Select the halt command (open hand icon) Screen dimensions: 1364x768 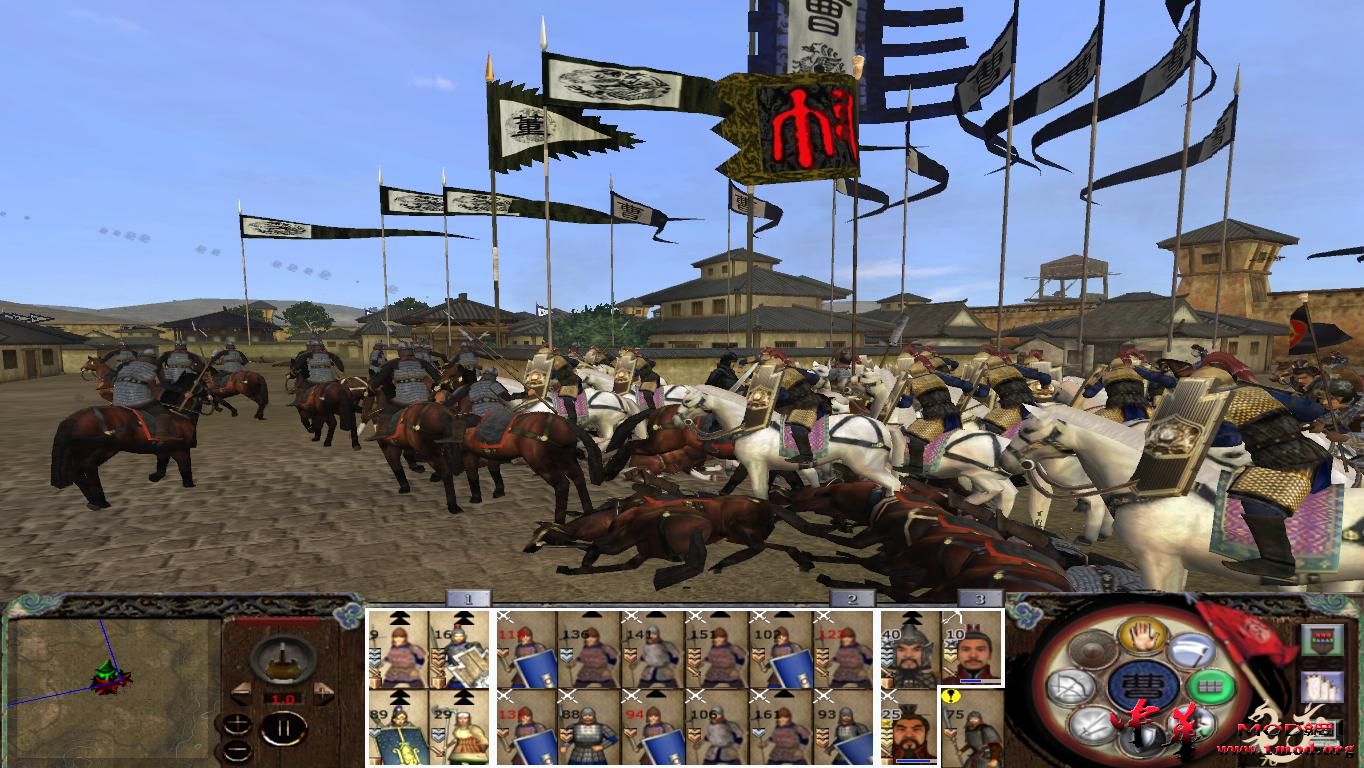coord(1141,637)
